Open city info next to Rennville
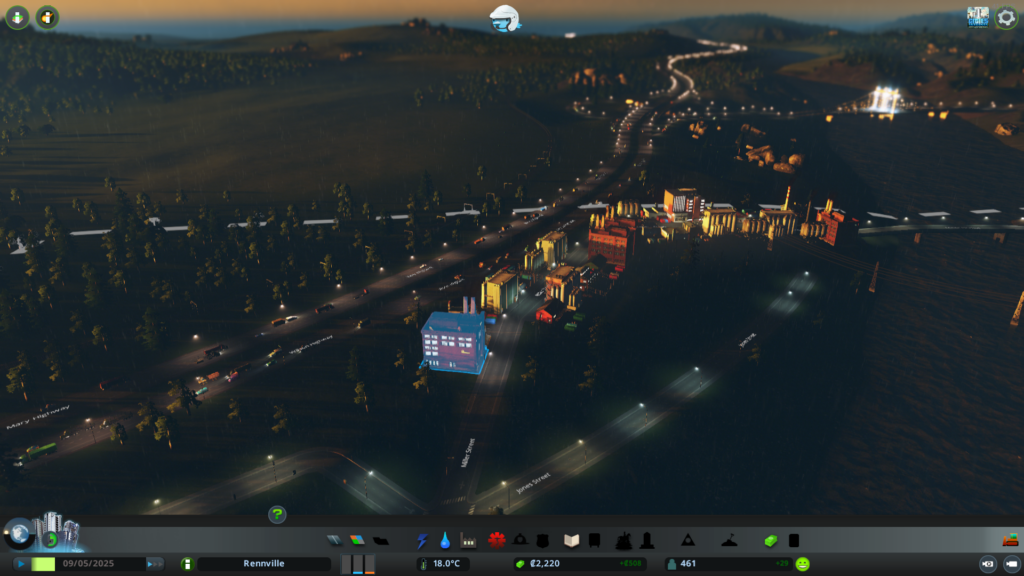The height and width of the screenshot is (576, 1024). point(186,564)
